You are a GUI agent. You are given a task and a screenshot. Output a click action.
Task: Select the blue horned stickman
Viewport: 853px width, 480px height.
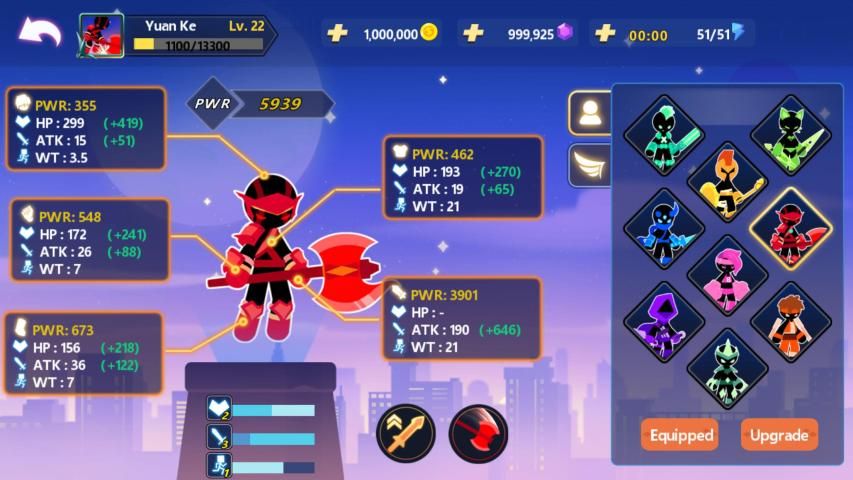(x=663, y=228)
